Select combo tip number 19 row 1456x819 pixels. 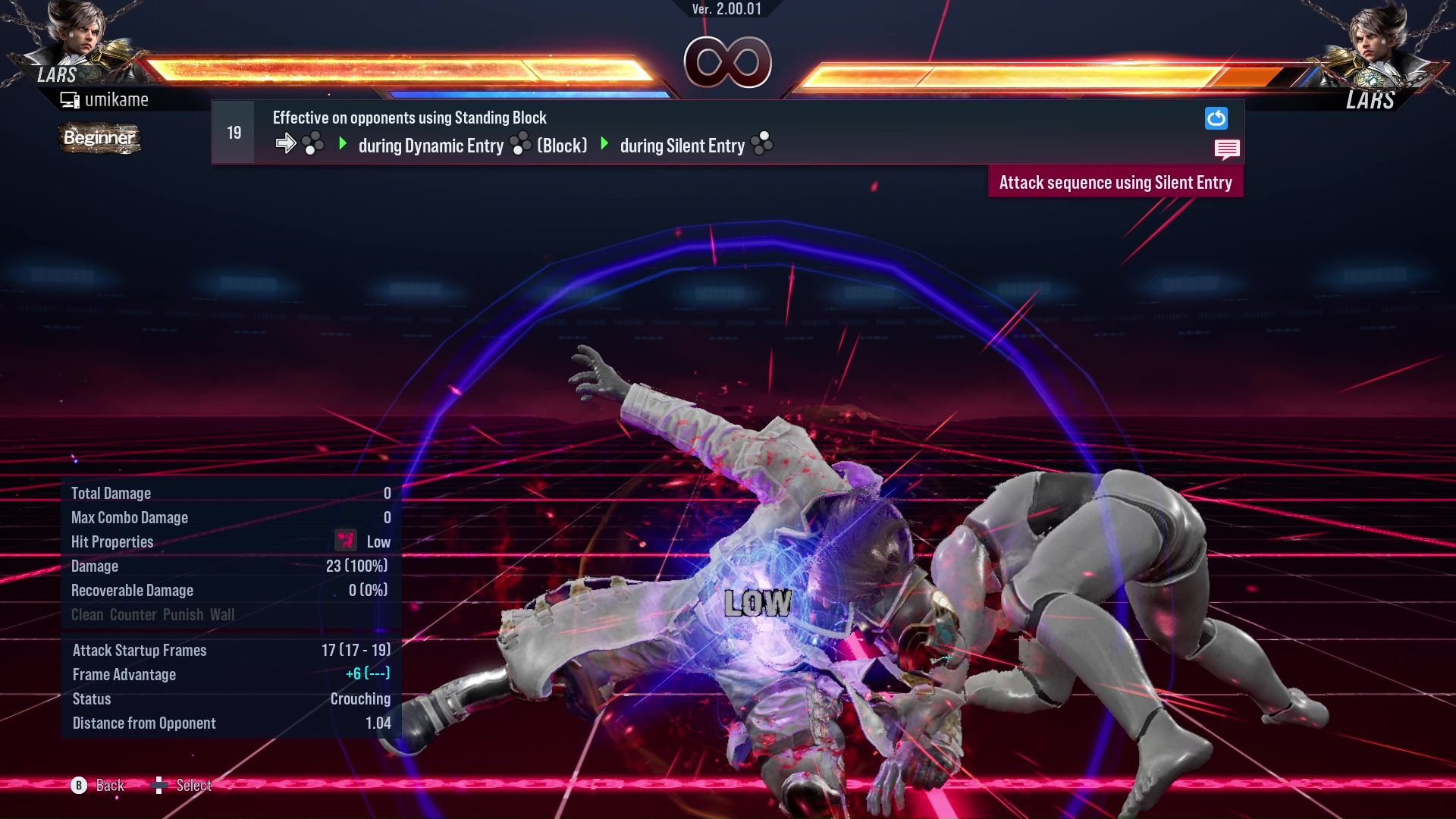233,133
